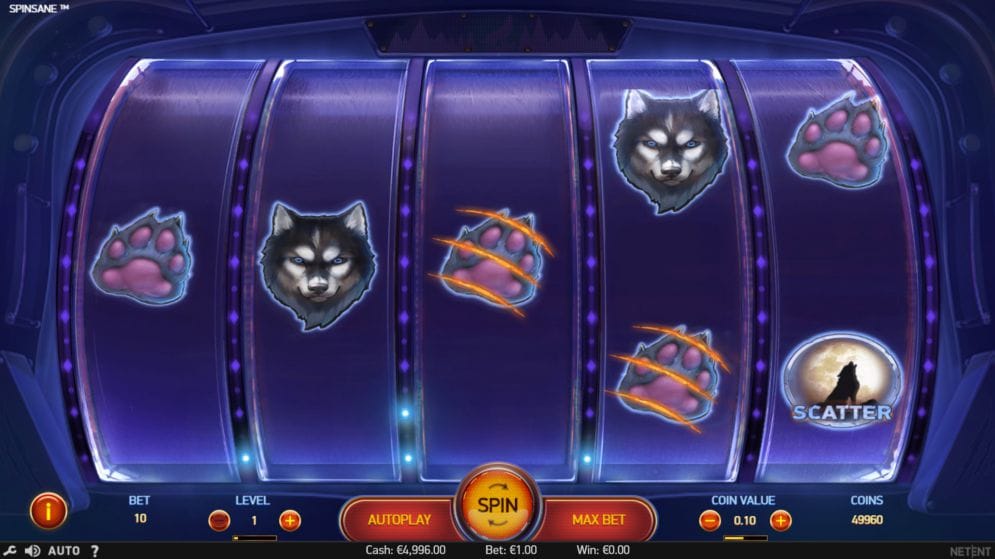Image resolution: width=995 pixels, height=559 pixels.
Task: Open the paytable info button
Action: pyautogui.click(x=48, y=511)
